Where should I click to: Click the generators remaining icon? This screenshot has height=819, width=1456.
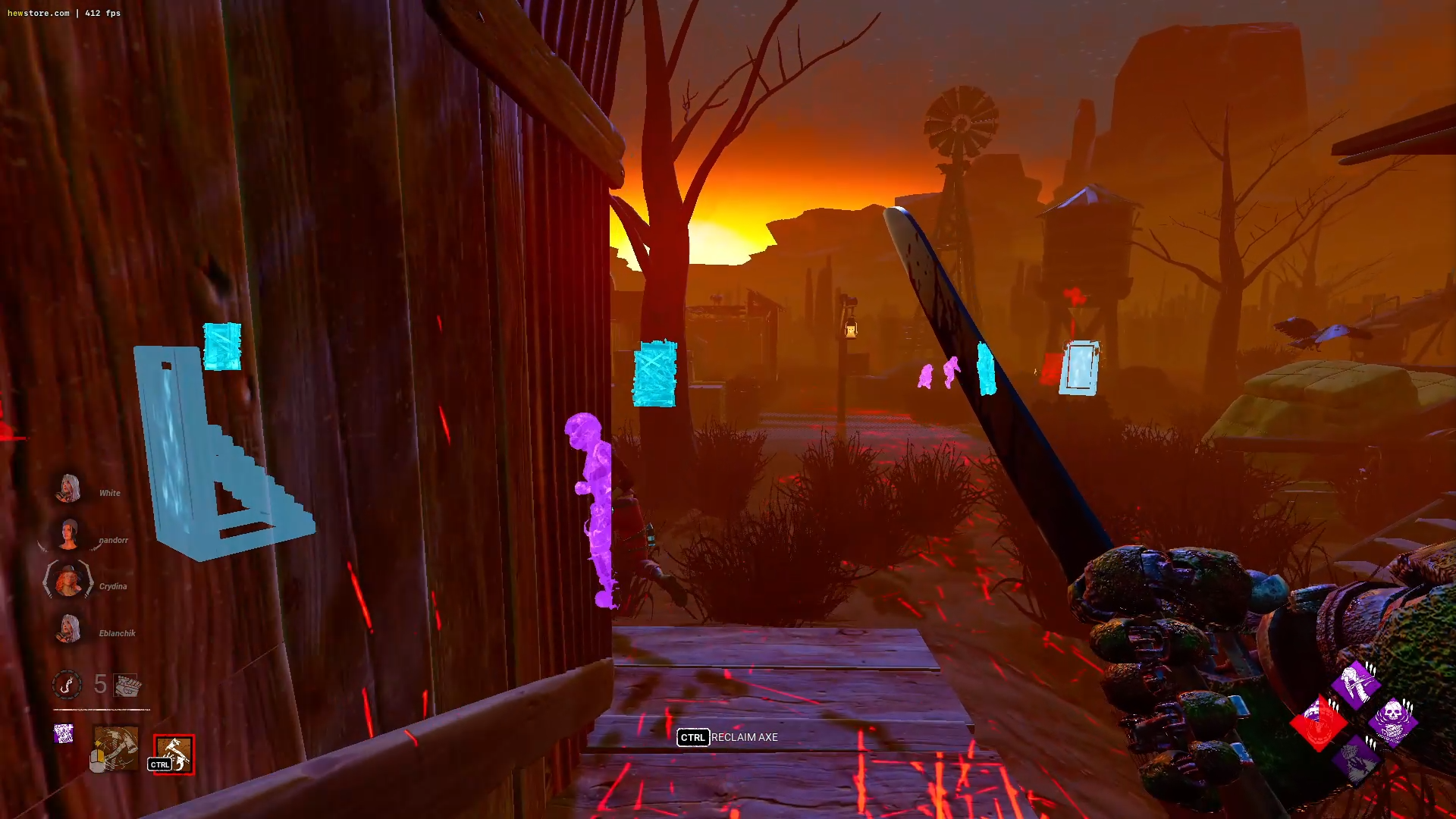coord(127,686)
